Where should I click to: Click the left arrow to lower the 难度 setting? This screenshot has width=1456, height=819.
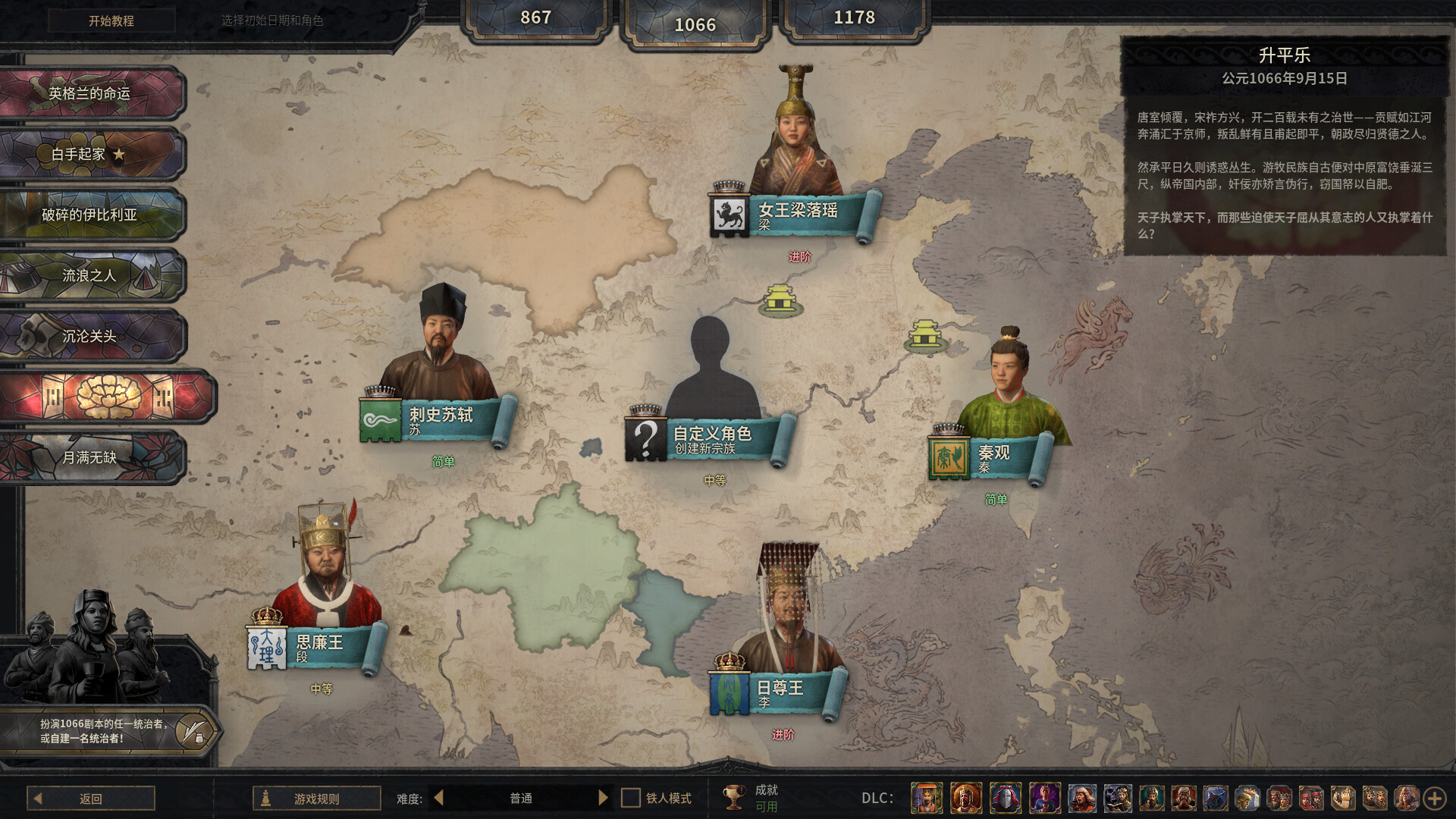pyautogui.click(x=438, y=798)
